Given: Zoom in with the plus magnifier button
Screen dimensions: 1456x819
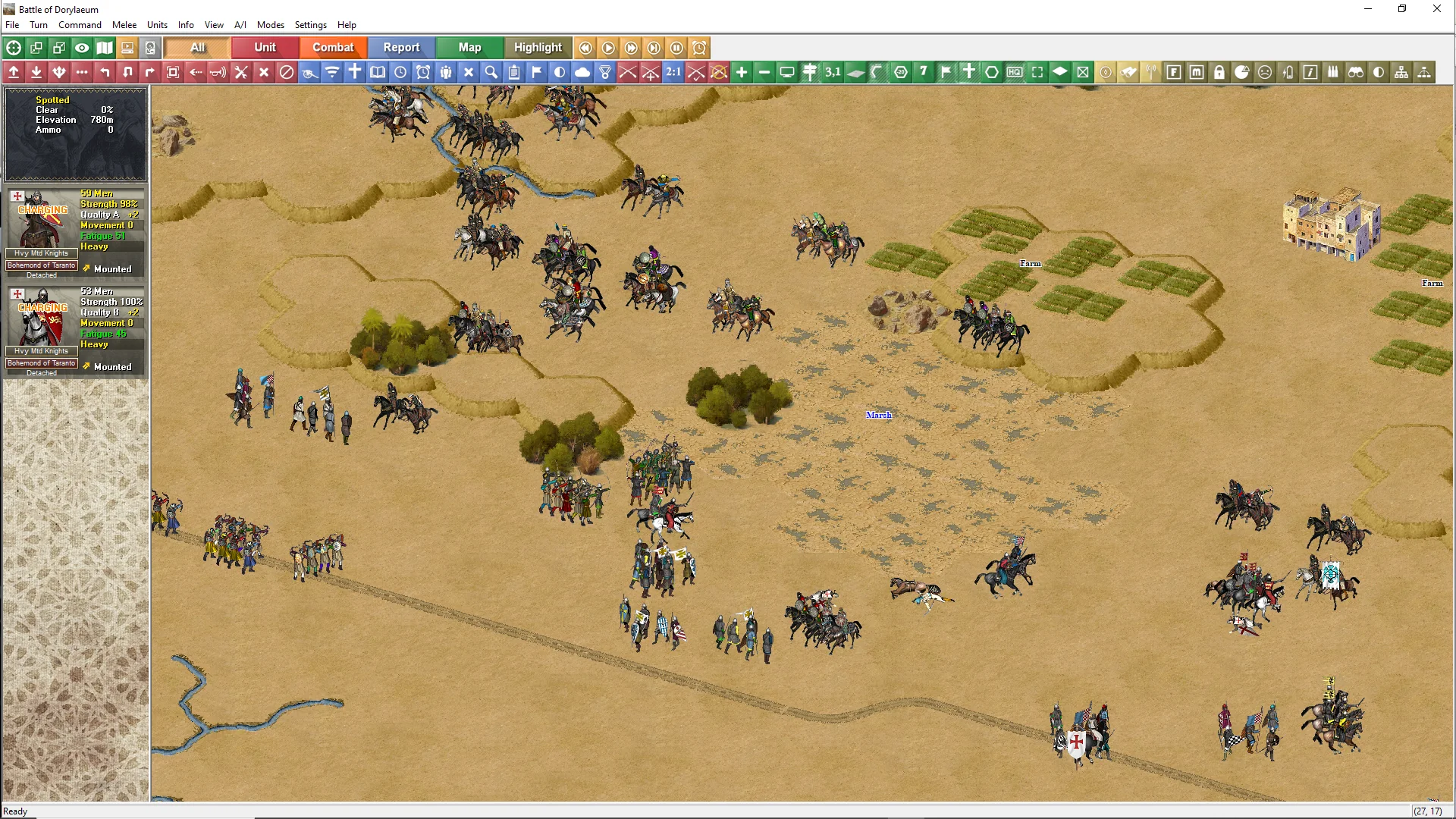Looking at the screenshot, I should [x=742, y=72].
